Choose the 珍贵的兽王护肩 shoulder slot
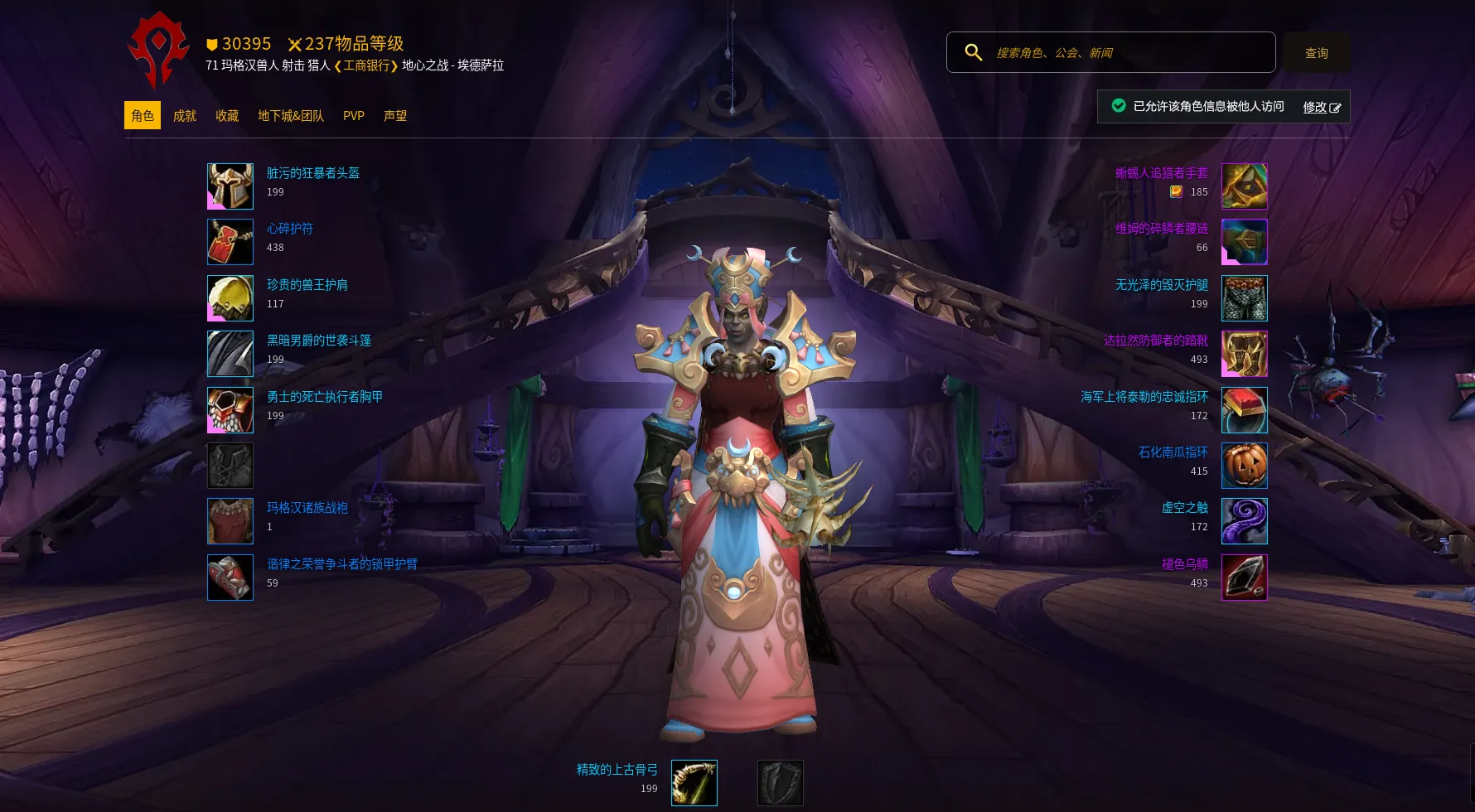This screenshot has width=1475, height=812. 230,298
